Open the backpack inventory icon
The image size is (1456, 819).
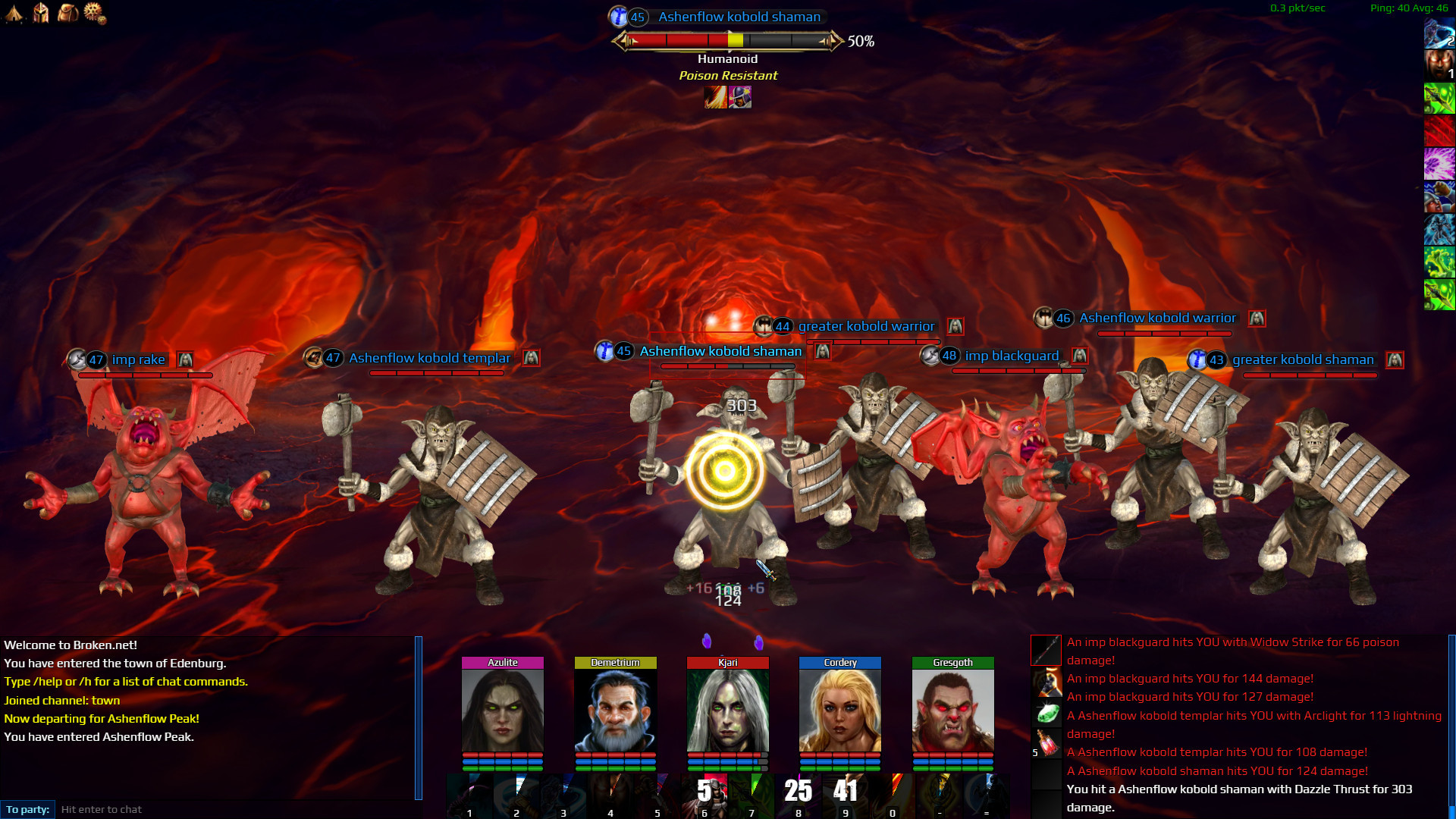[67, 14]
